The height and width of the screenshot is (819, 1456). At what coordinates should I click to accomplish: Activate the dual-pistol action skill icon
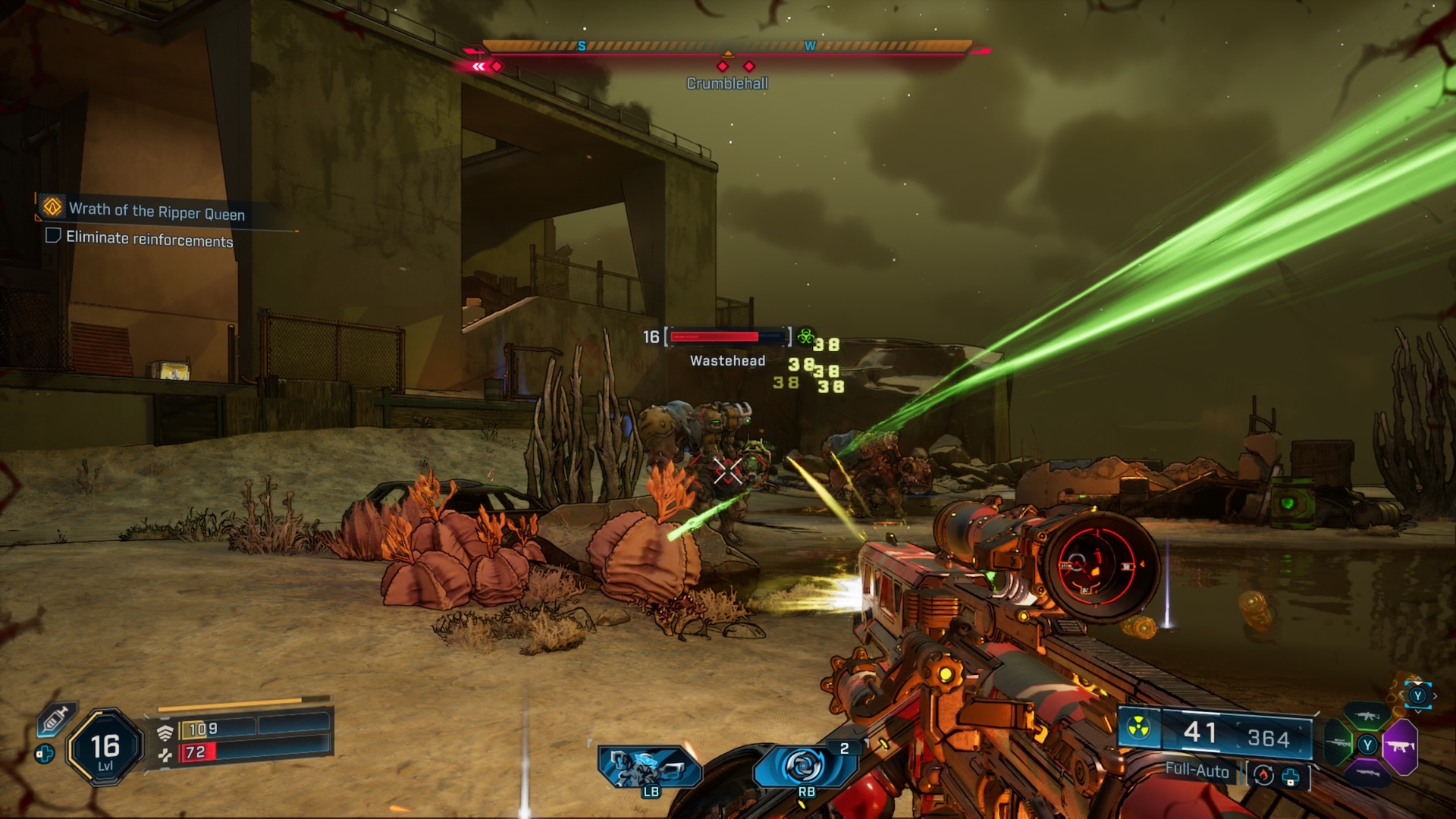click(x=648, y=767)
